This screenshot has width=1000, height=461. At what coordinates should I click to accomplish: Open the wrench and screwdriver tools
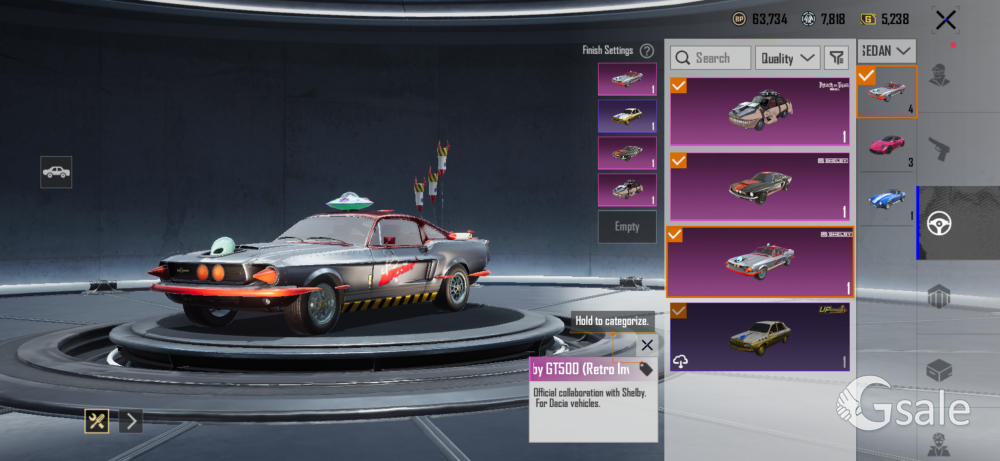[97, 421]
